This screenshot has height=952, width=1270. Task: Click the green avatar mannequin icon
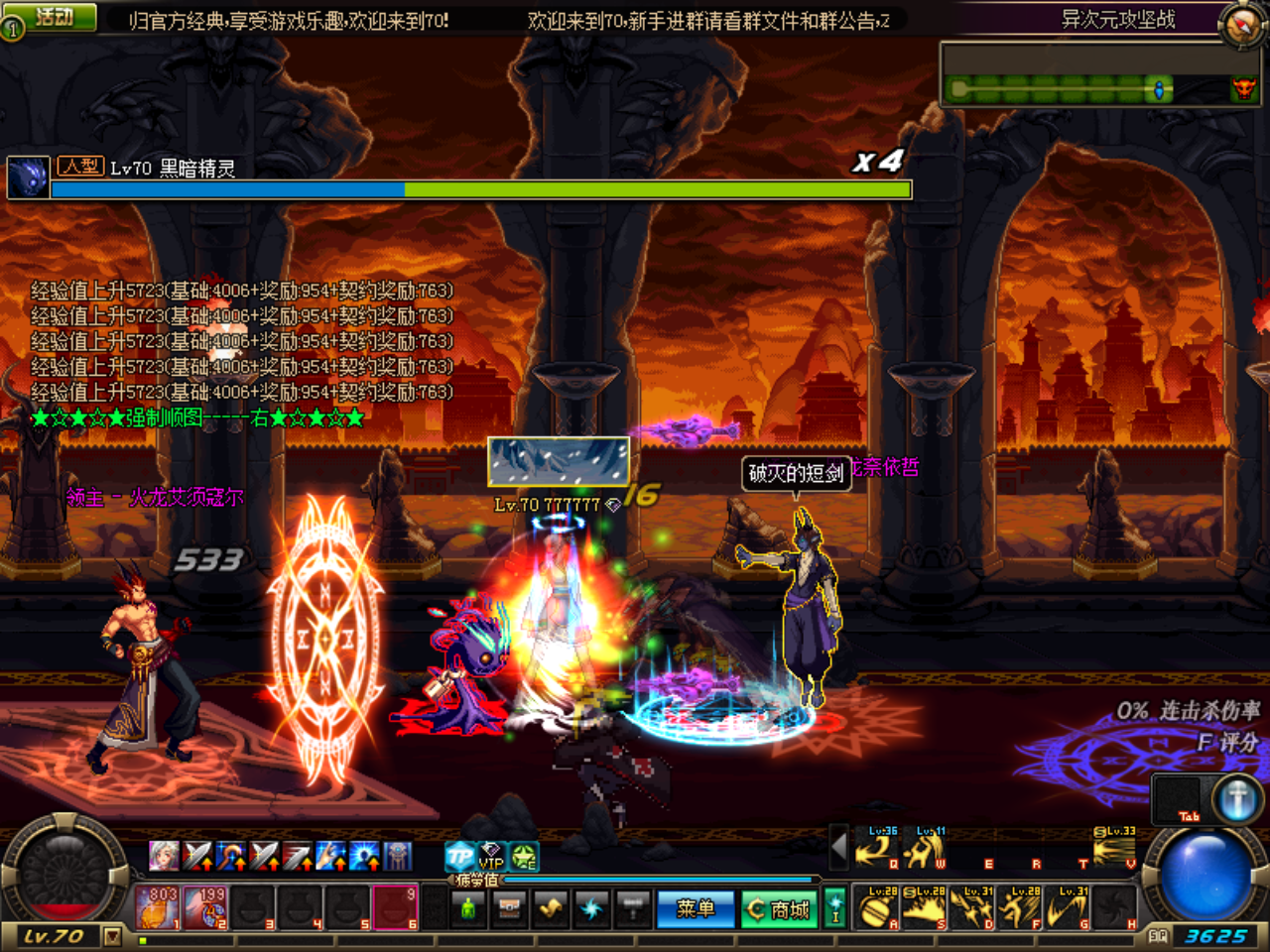467,907
